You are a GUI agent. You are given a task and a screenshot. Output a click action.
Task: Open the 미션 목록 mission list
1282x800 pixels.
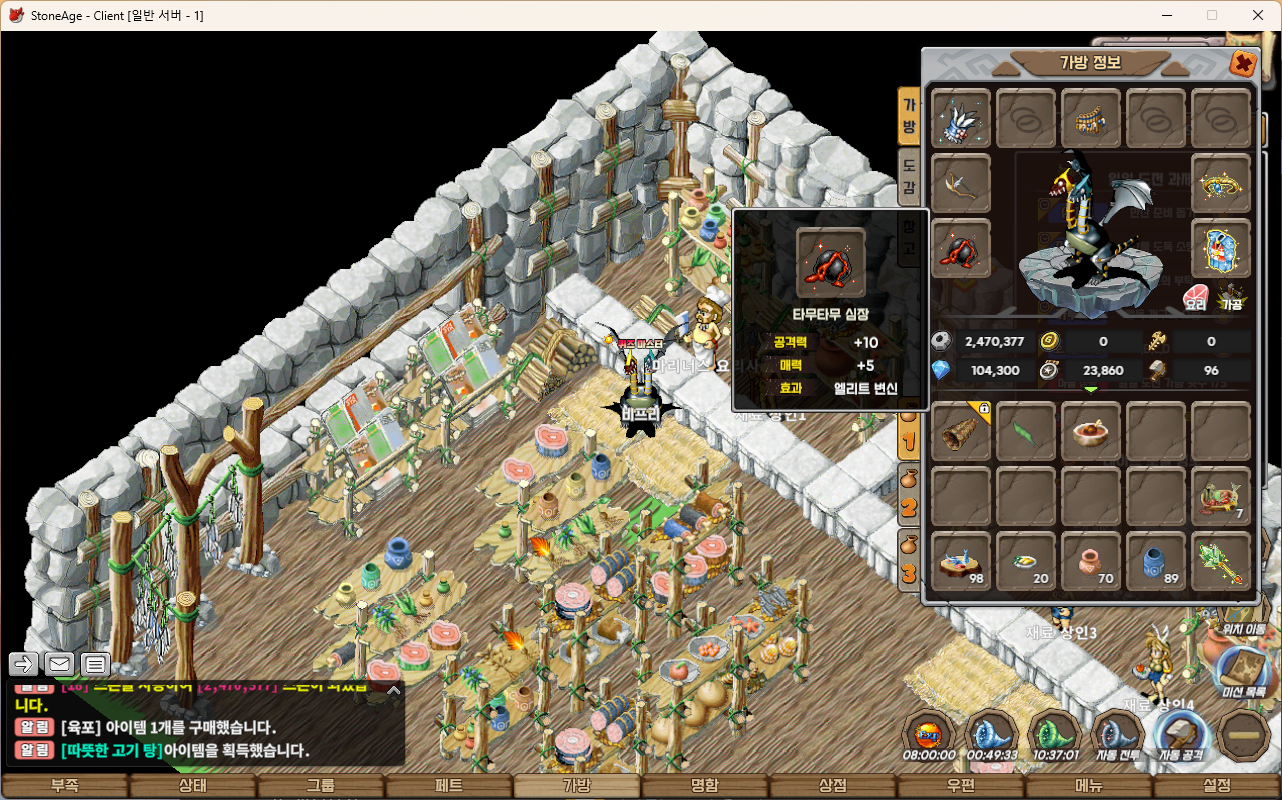pos(1244,672)
